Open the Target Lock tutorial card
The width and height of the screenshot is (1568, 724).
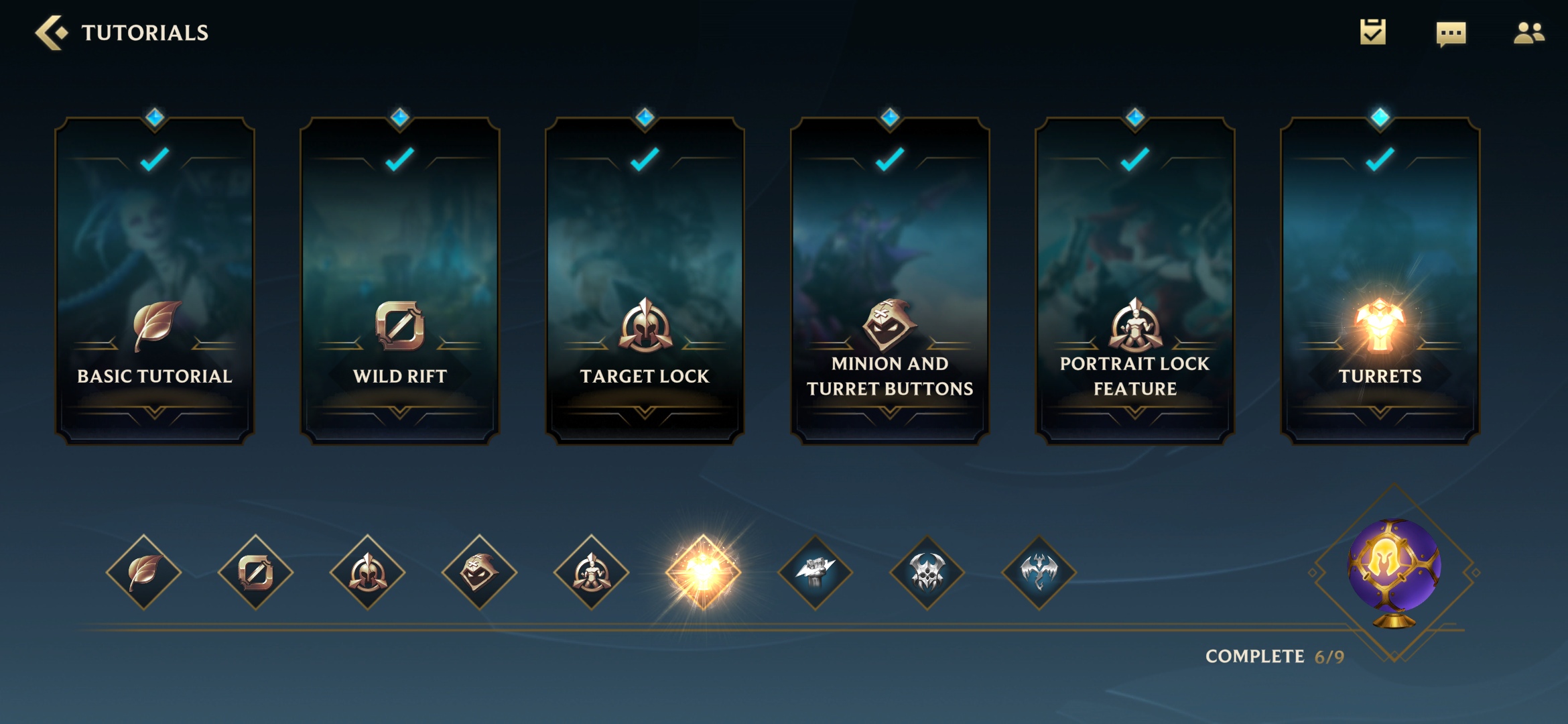pos(645,282)
